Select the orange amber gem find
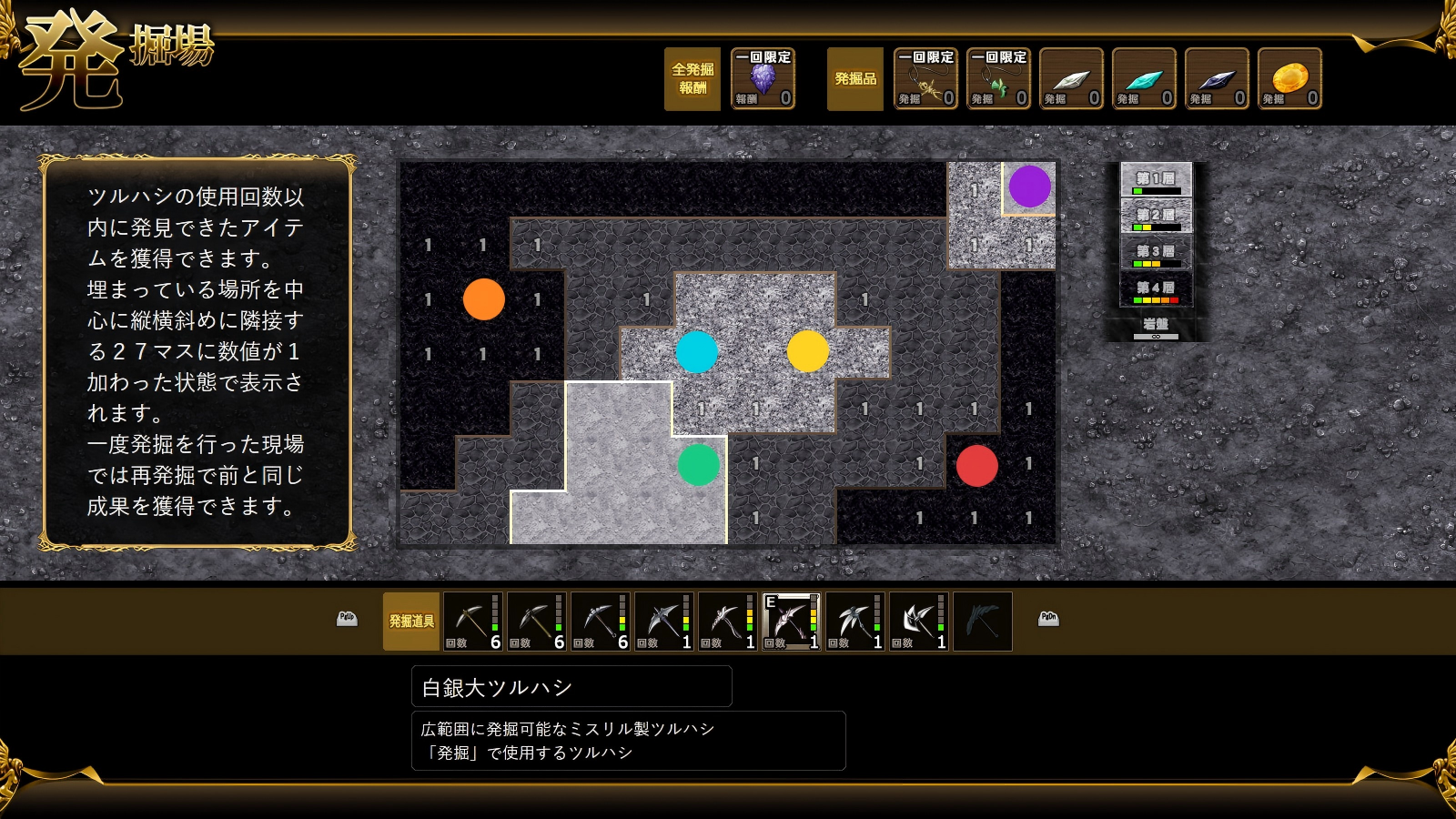Viewport: 1456px width, 819px height. (1289, 79)
